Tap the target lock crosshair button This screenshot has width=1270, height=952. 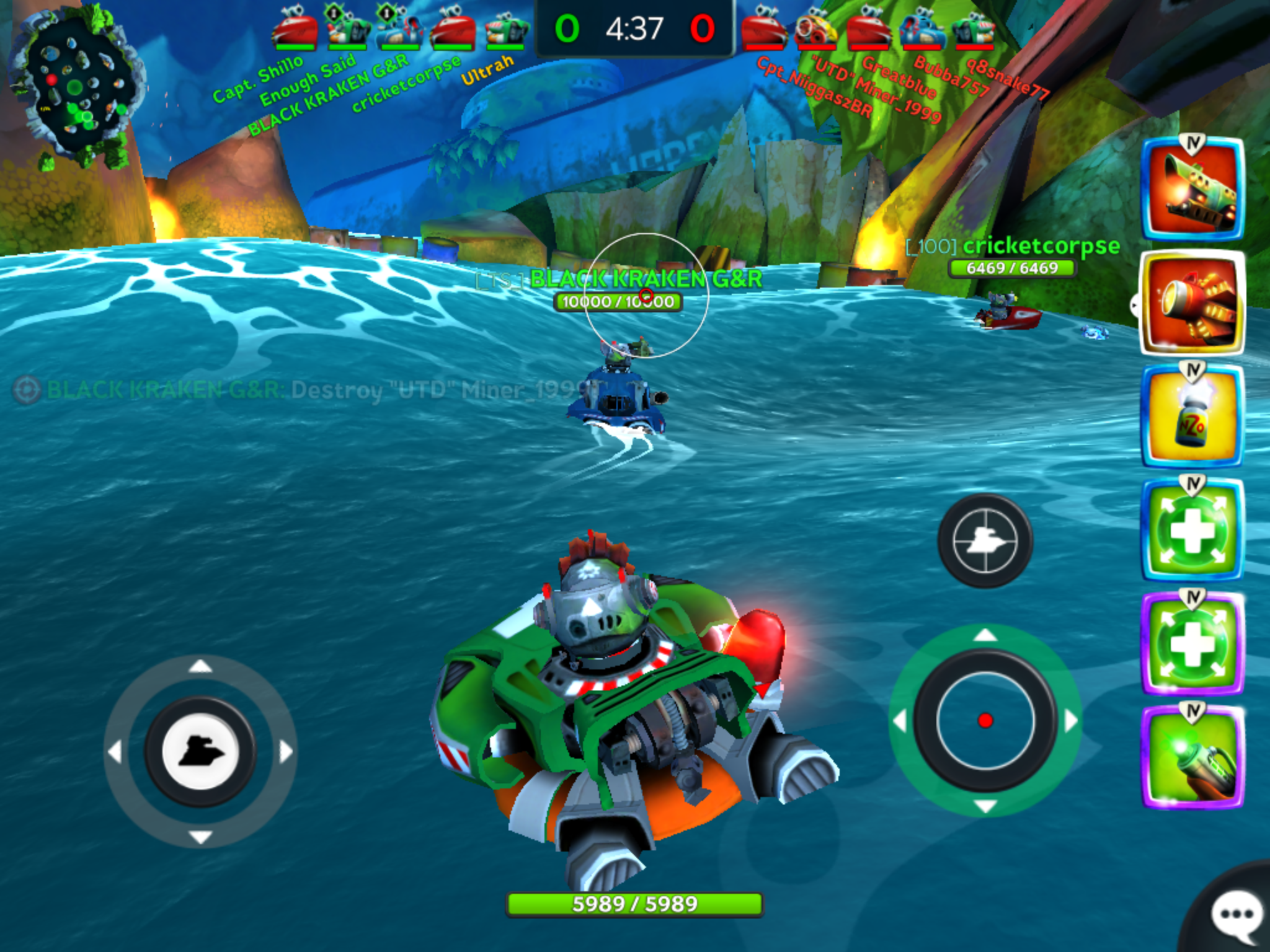click(x=985, y=540)
